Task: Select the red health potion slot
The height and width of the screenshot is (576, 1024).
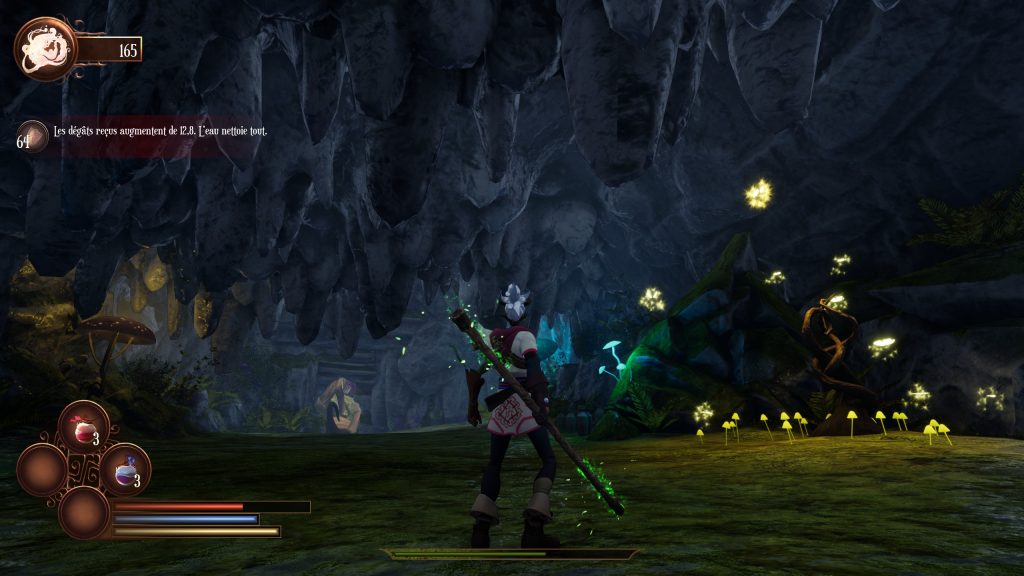Action: point(83,427)
